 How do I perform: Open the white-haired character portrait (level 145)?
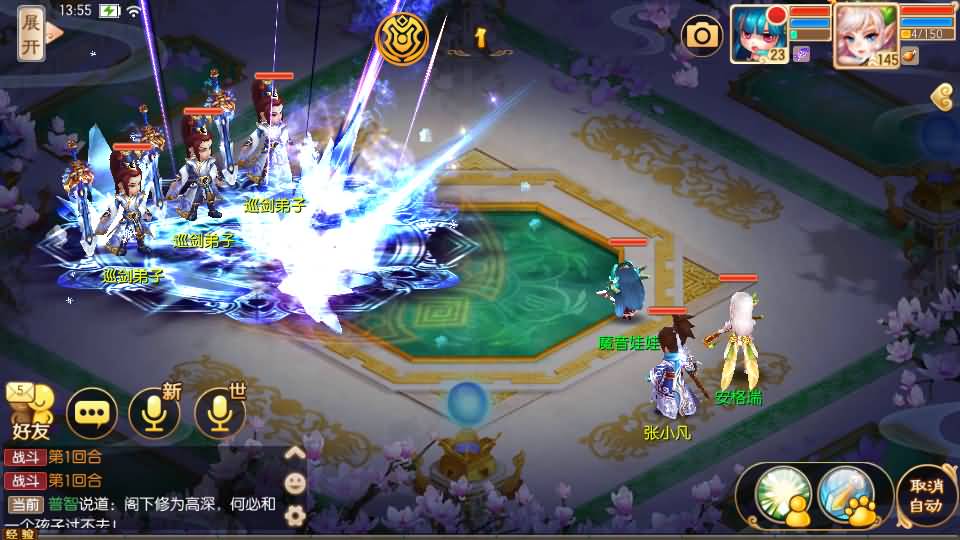pyautogui.click(x=864, y=34)
